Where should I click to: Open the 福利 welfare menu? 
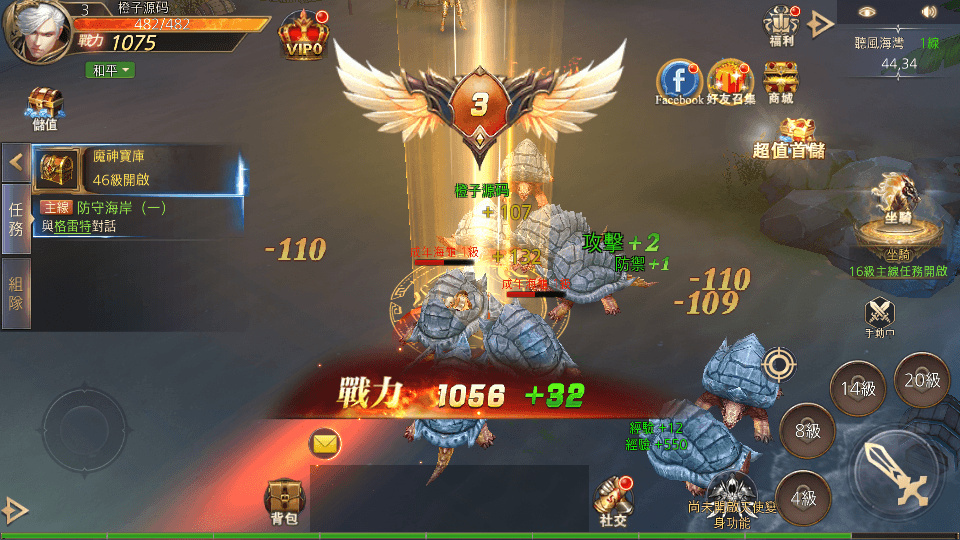[x=780, y=24]
